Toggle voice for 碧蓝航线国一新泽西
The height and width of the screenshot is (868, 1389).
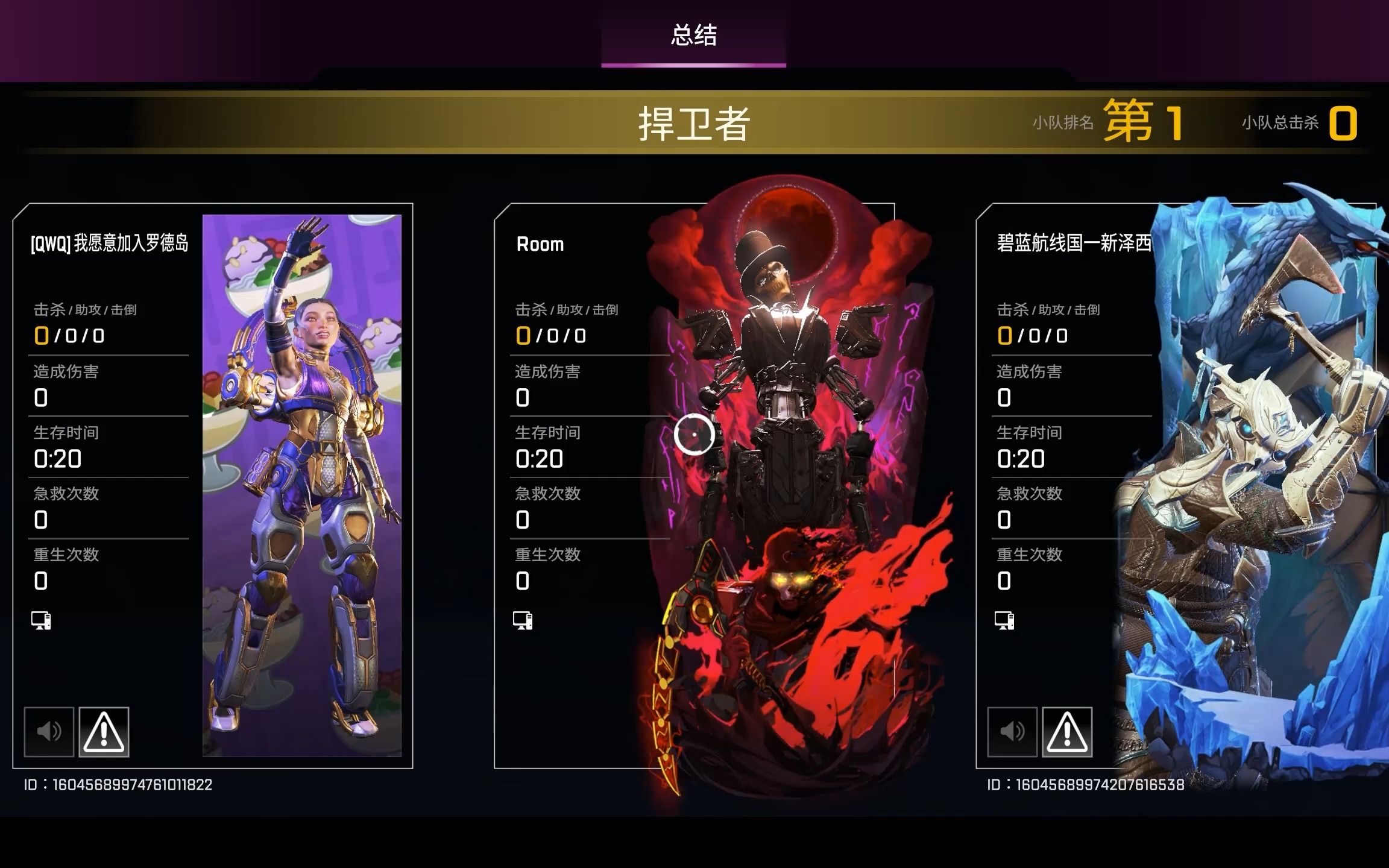(x=1012, y=732)
